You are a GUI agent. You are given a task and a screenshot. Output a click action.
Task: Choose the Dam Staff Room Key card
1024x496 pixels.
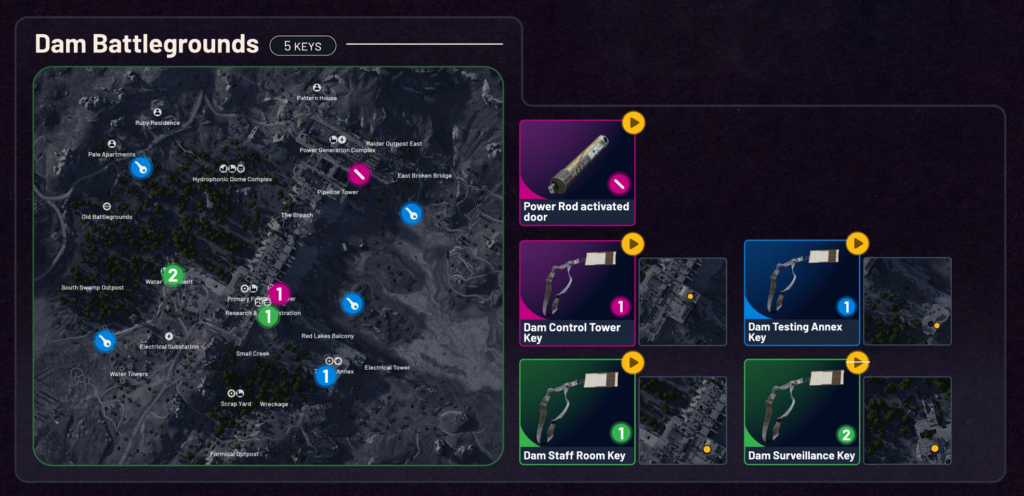tap(576, 412)
